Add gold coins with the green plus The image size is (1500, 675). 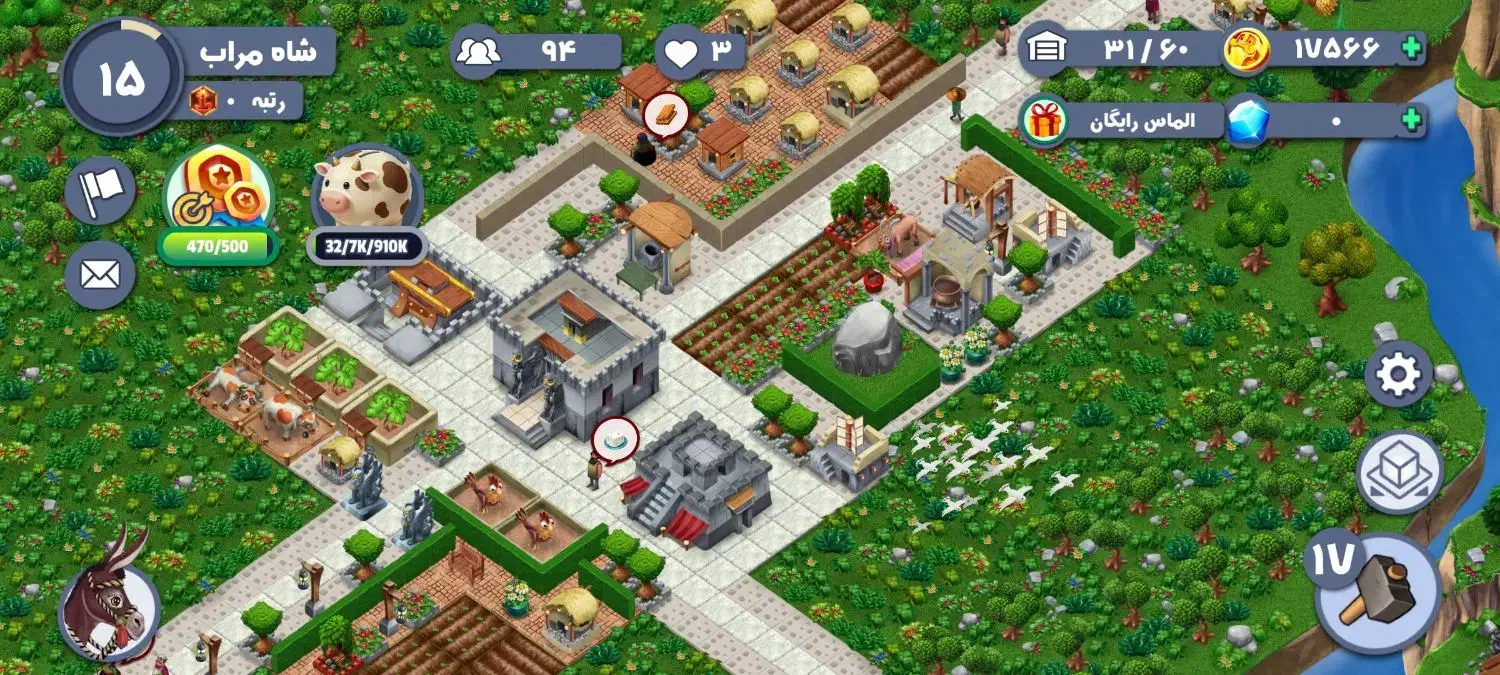(x=1411, y=47)
